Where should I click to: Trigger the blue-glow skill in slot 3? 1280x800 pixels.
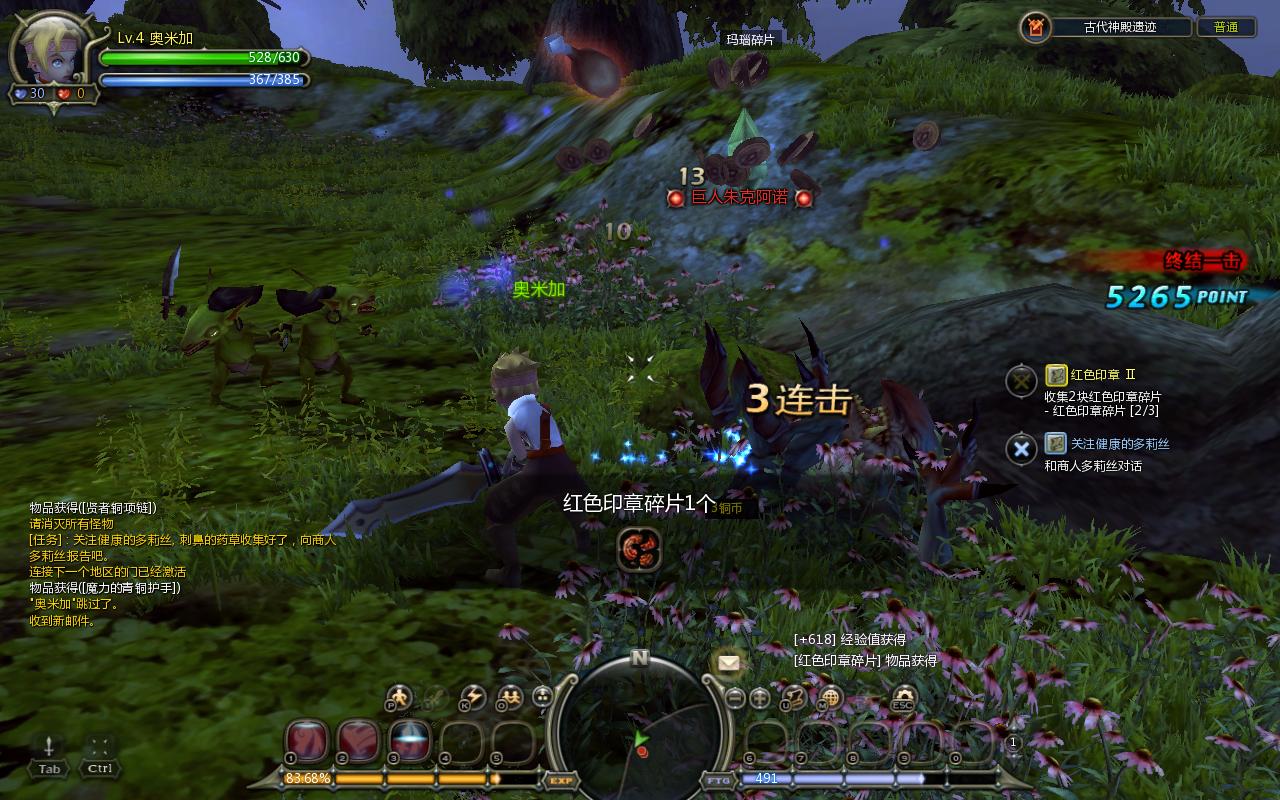tap(409, 741)
